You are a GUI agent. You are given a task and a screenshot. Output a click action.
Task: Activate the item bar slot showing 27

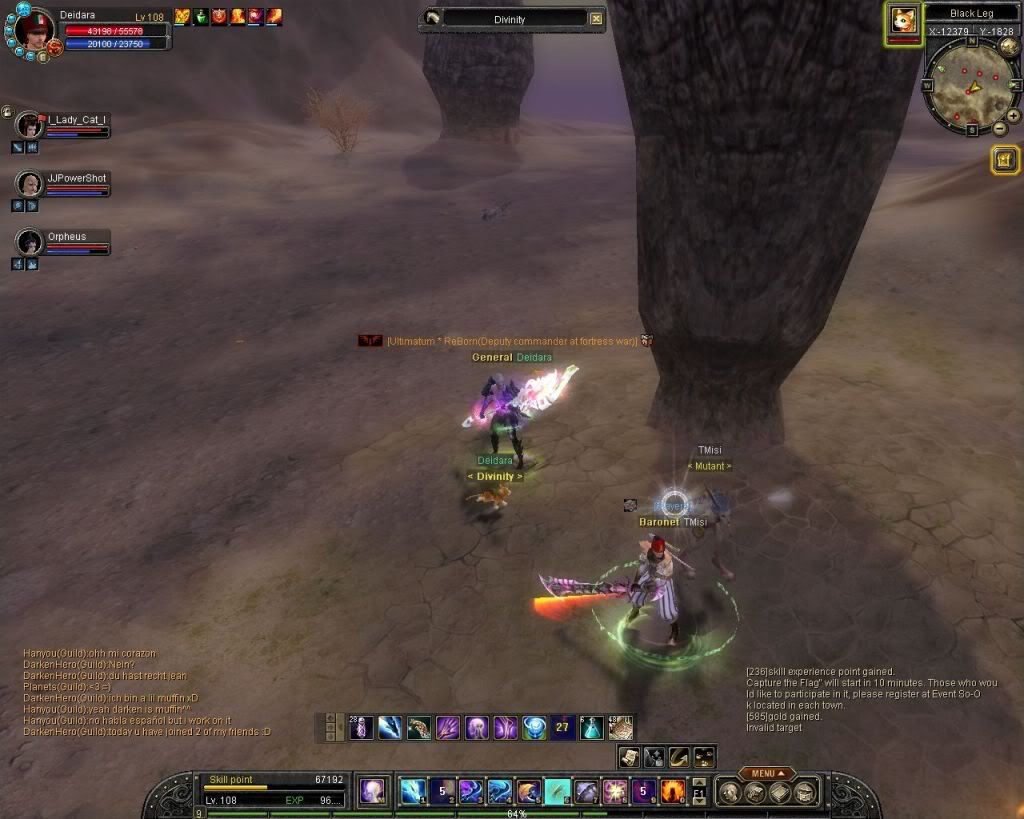(563, 727)
